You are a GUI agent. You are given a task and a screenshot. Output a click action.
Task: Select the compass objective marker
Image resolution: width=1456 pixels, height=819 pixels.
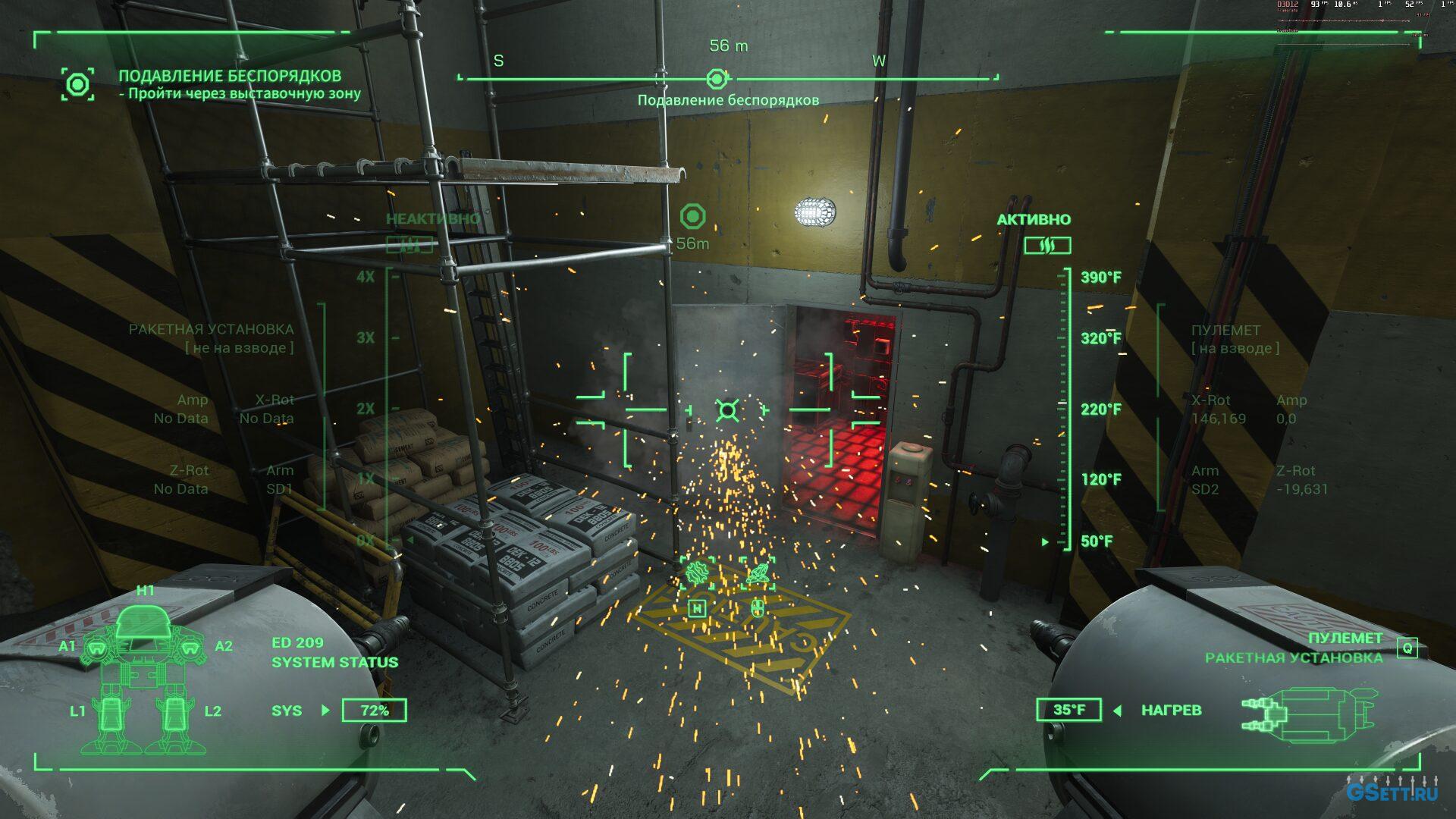[x=717, y=78]
